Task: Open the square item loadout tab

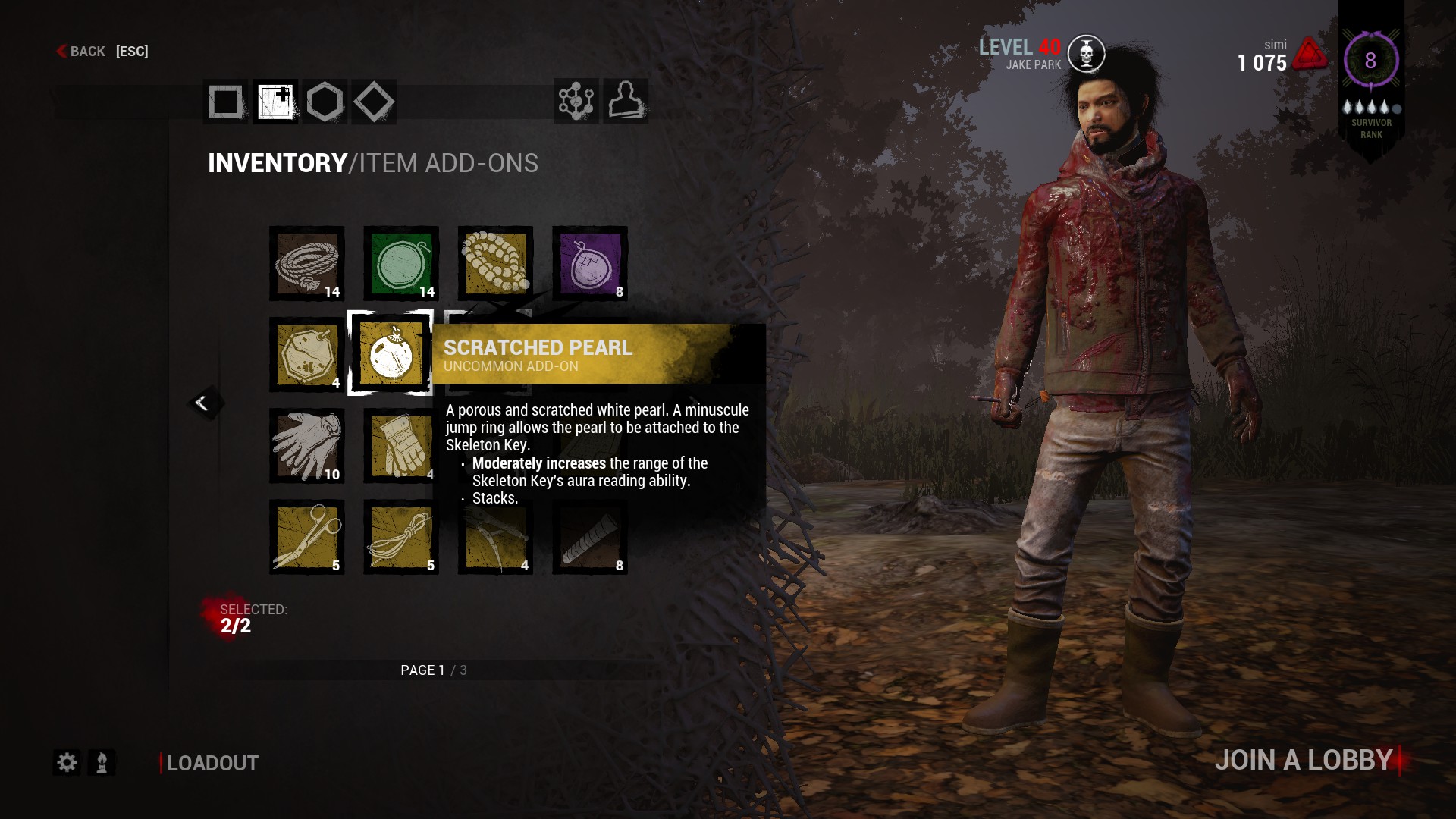Action: (225, 102)
